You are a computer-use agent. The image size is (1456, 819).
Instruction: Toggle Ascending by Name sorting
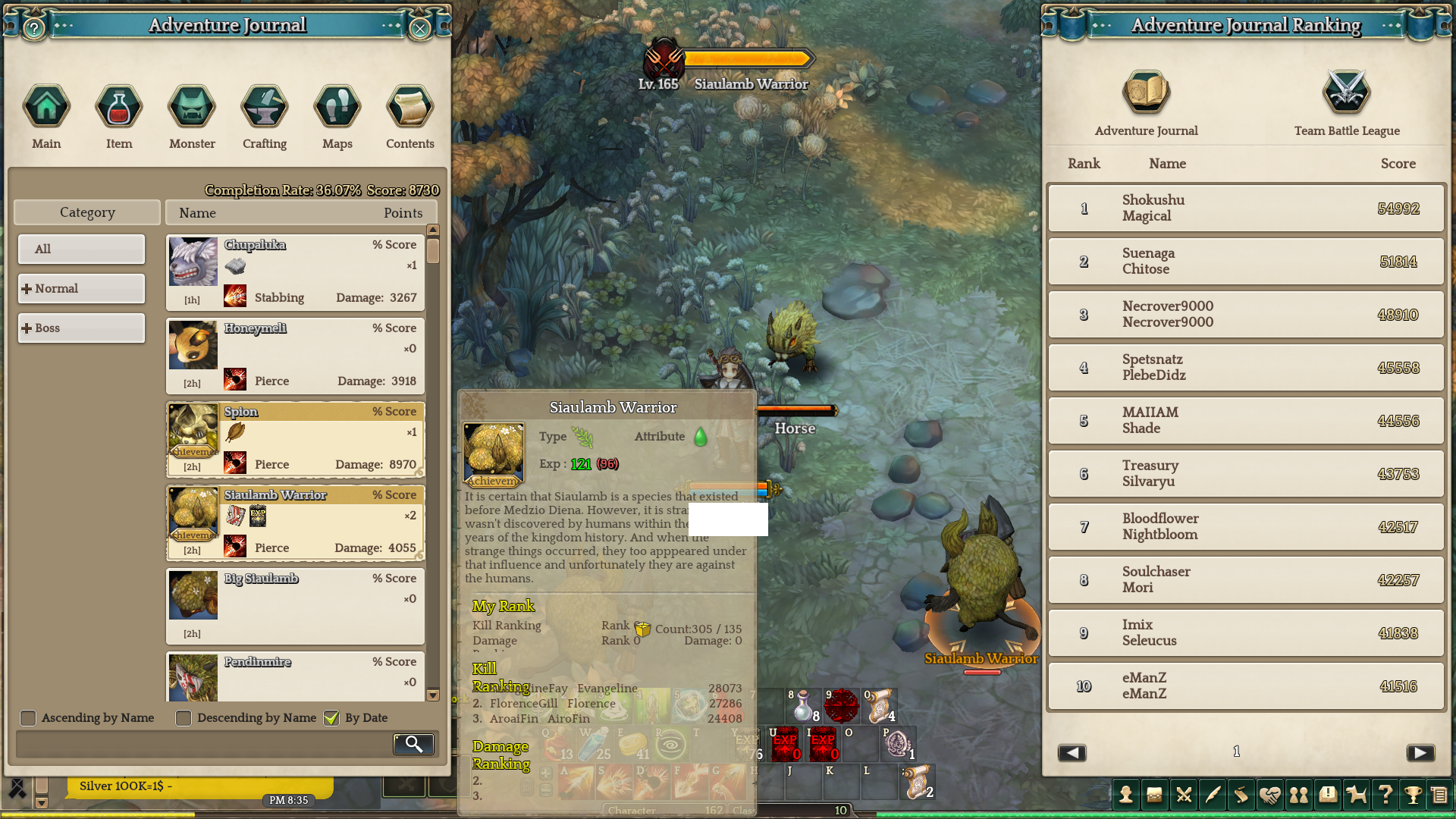click(28, 718)
